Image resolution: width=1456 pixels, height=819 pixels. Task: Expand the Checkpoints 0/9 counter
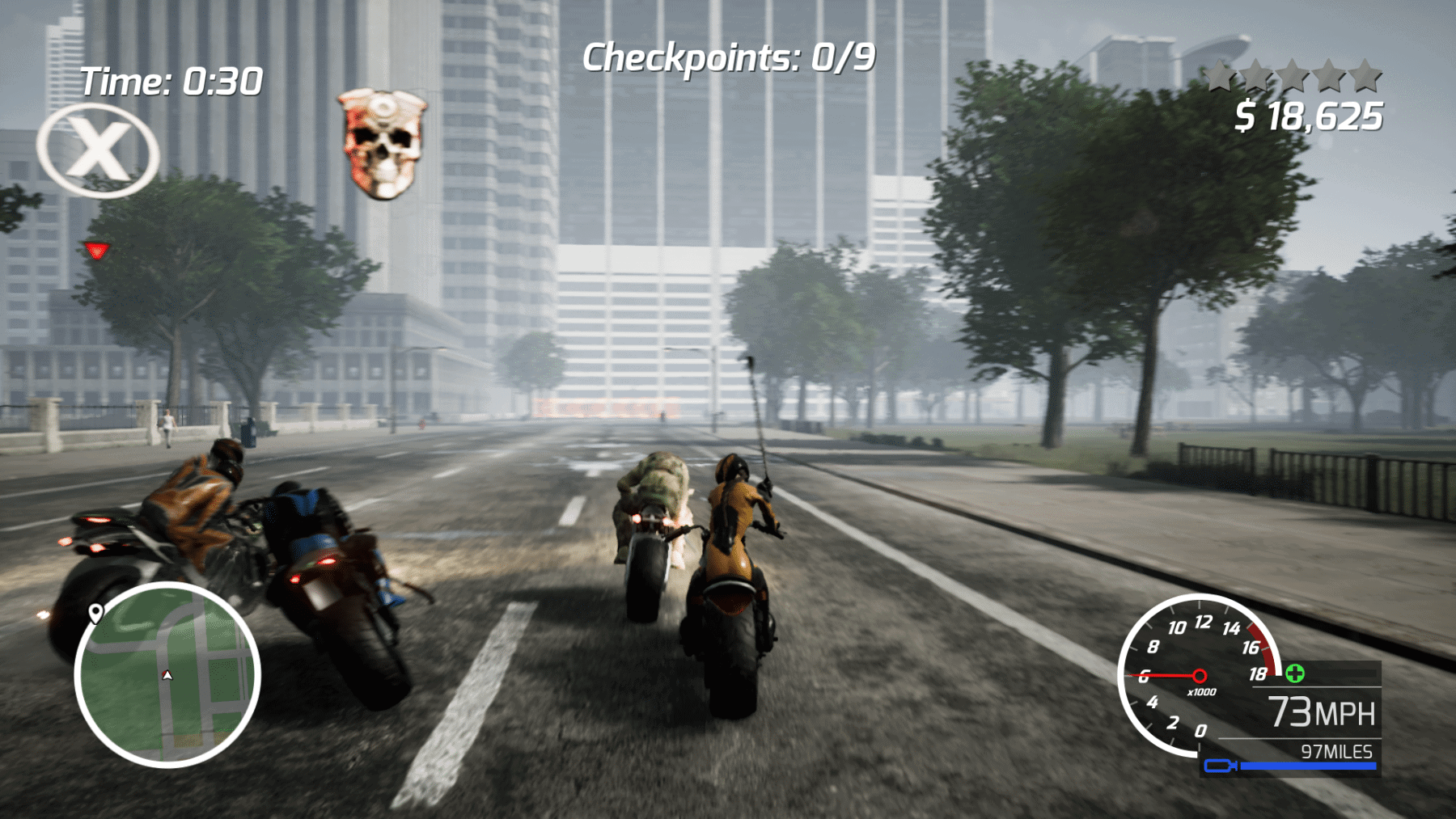tap(728, 57)
